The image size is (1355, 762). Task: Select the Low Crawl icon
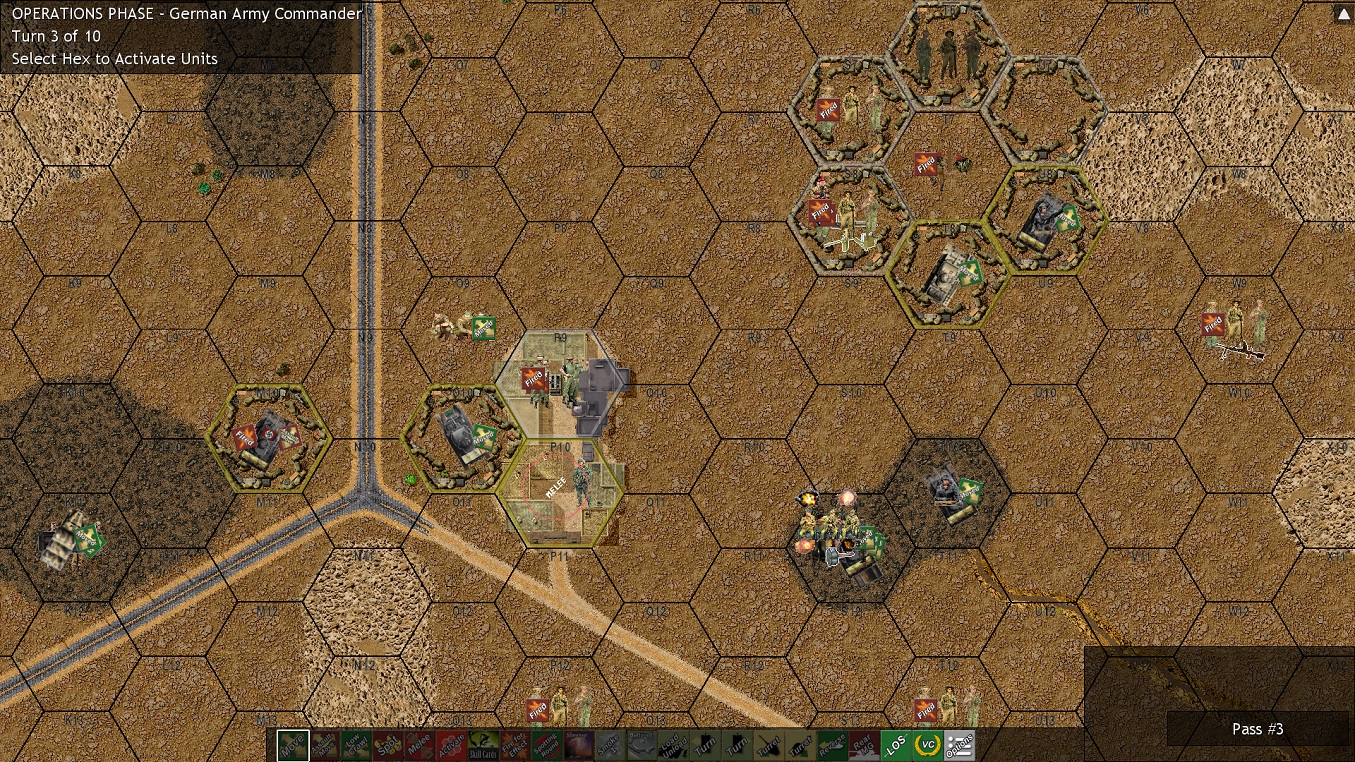coord(356,745)
